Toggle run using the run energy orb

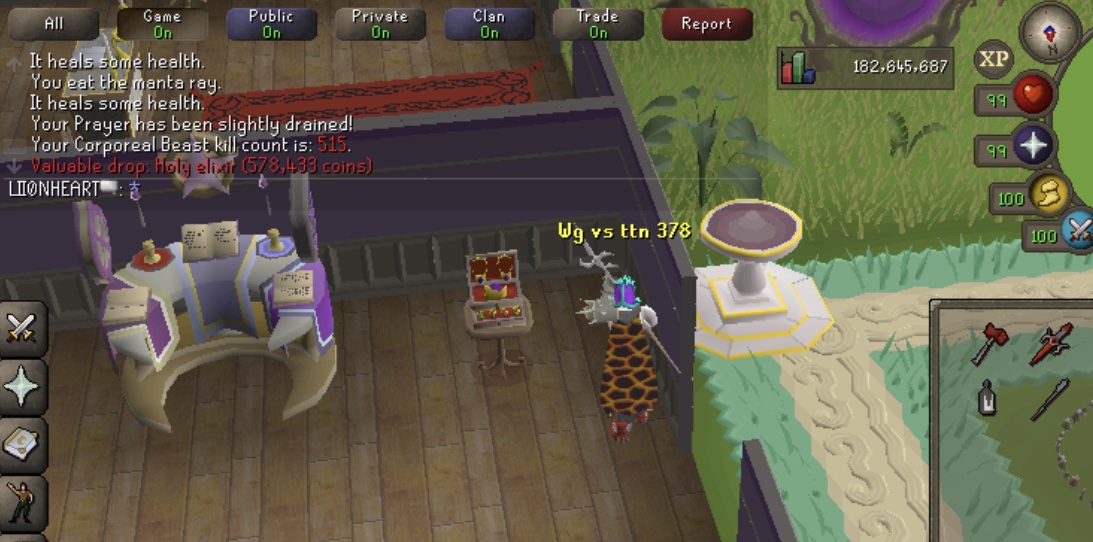tap(1049, 196)
